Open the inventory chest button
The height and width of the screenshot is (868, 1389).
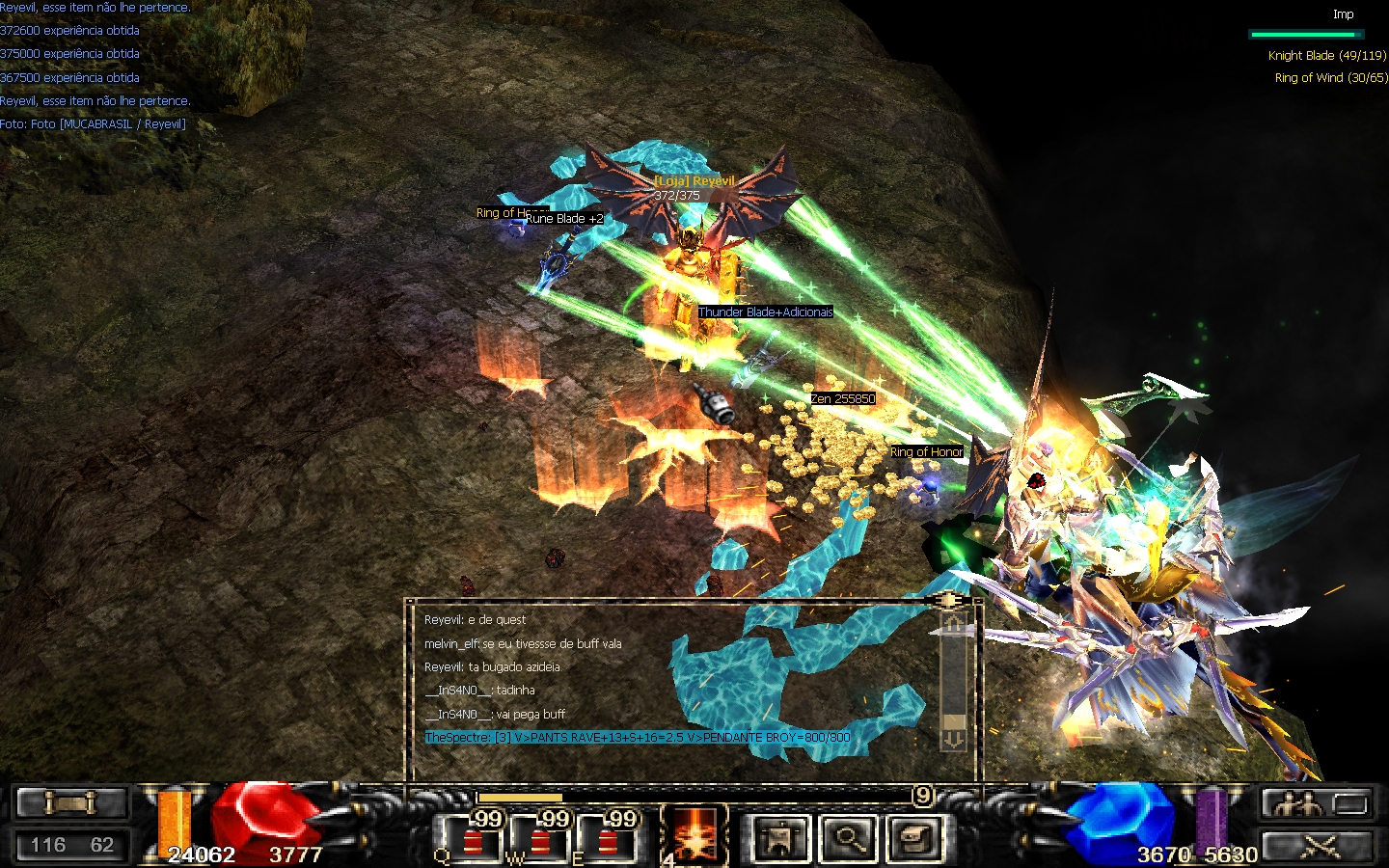pyautogui.click(x=915, y=838)
